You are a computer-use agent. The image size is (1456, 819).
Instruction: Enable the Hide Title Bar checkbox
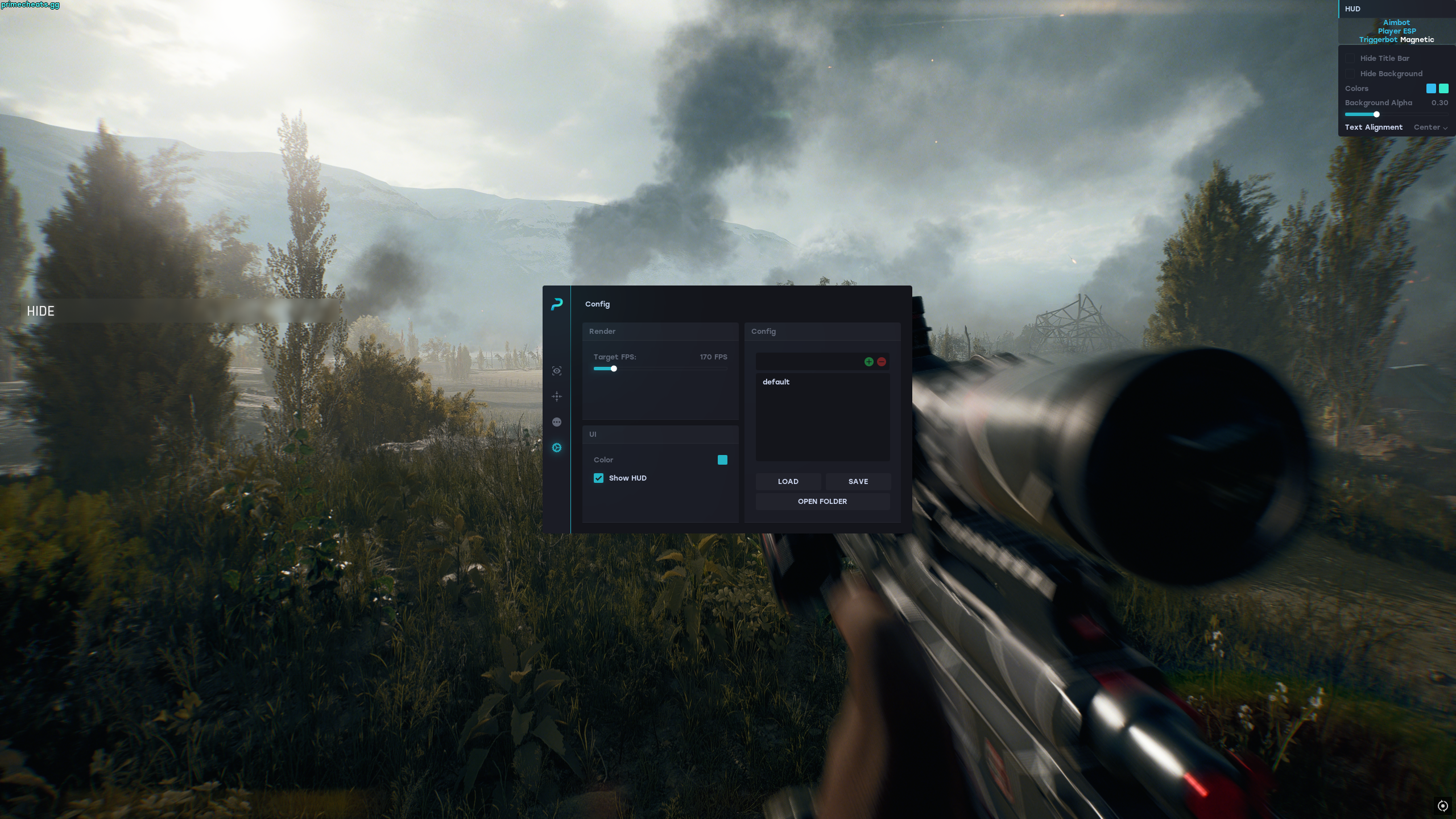coord(1350,59)
